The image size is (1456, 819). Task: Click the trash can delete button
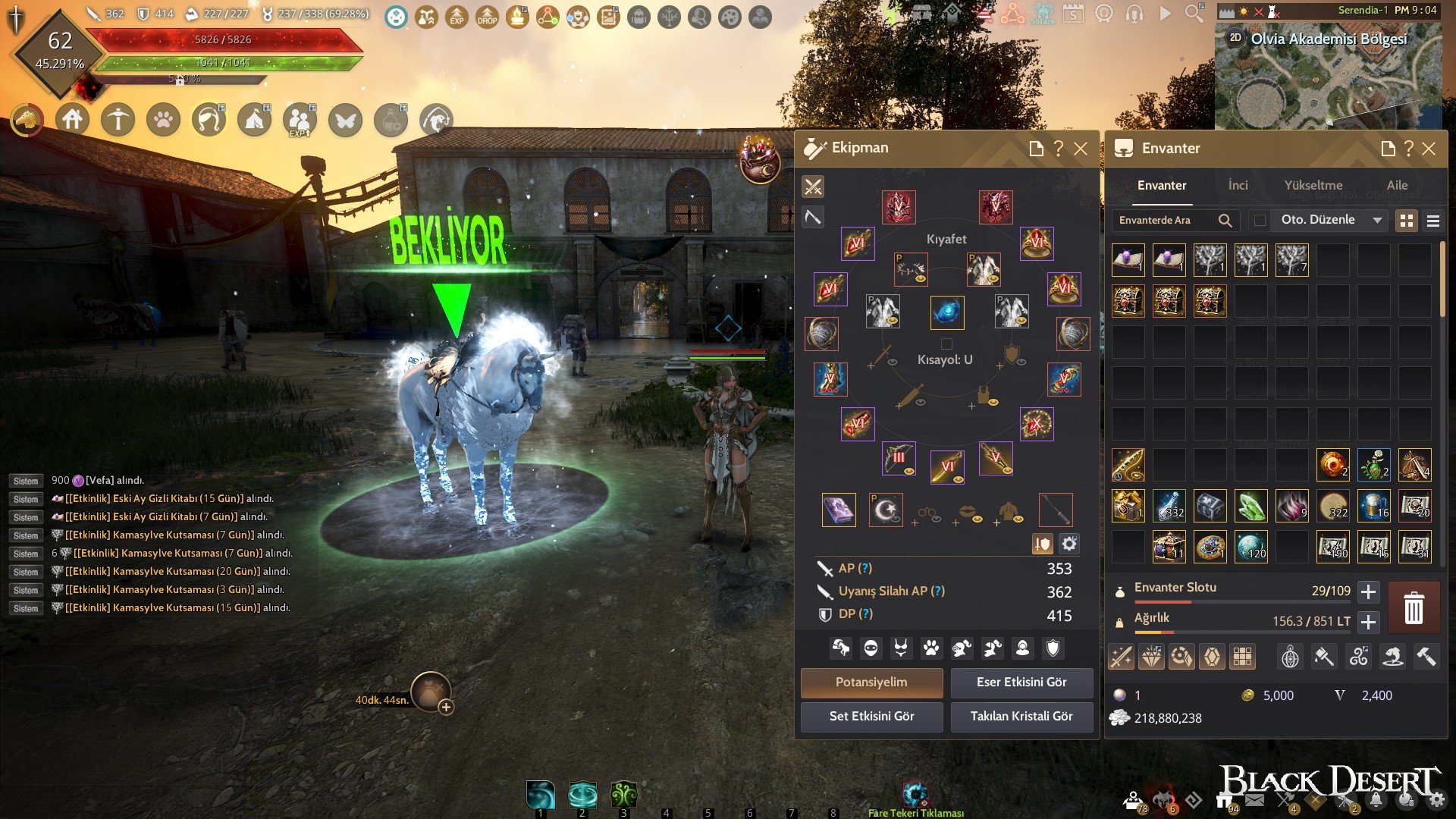(x=1414, y=608)
